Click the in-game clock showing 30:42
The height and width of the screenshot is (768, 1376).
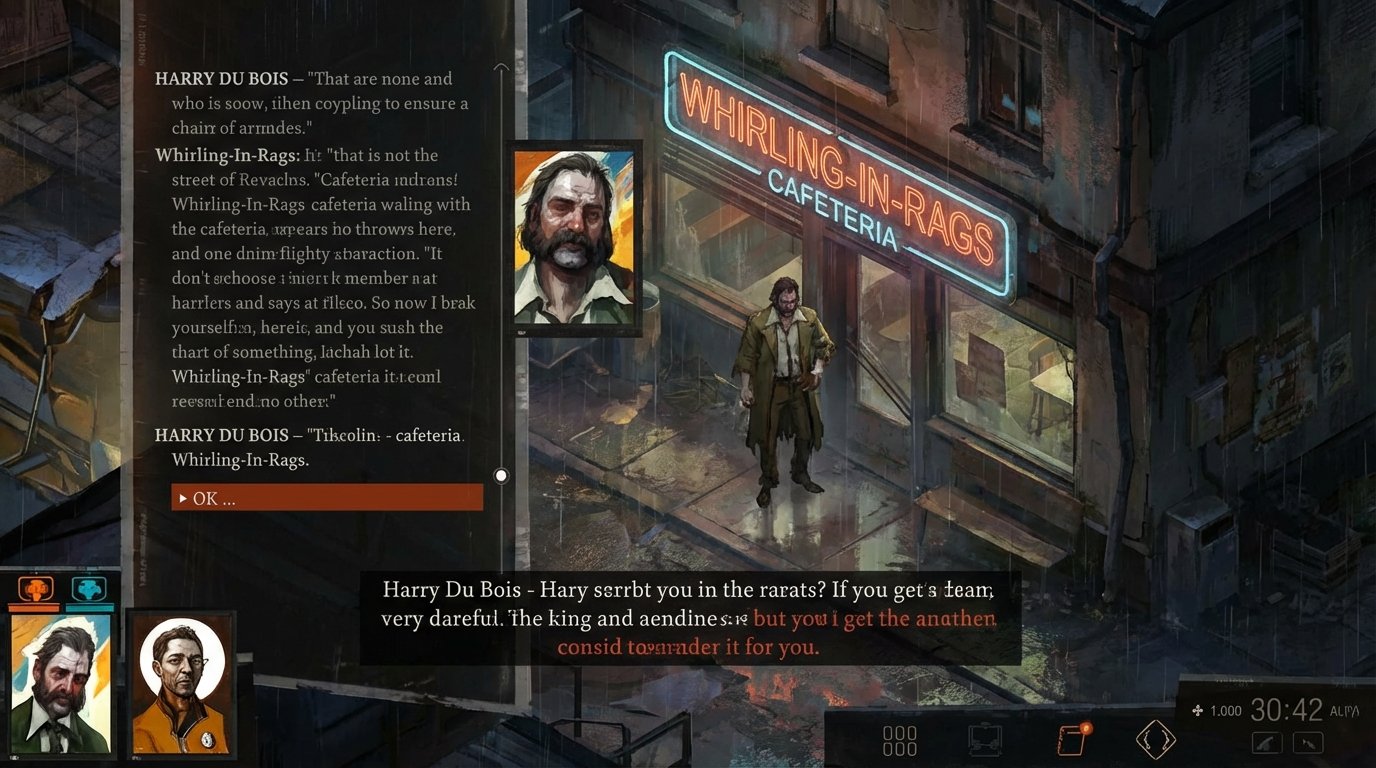pos(1287,710)
